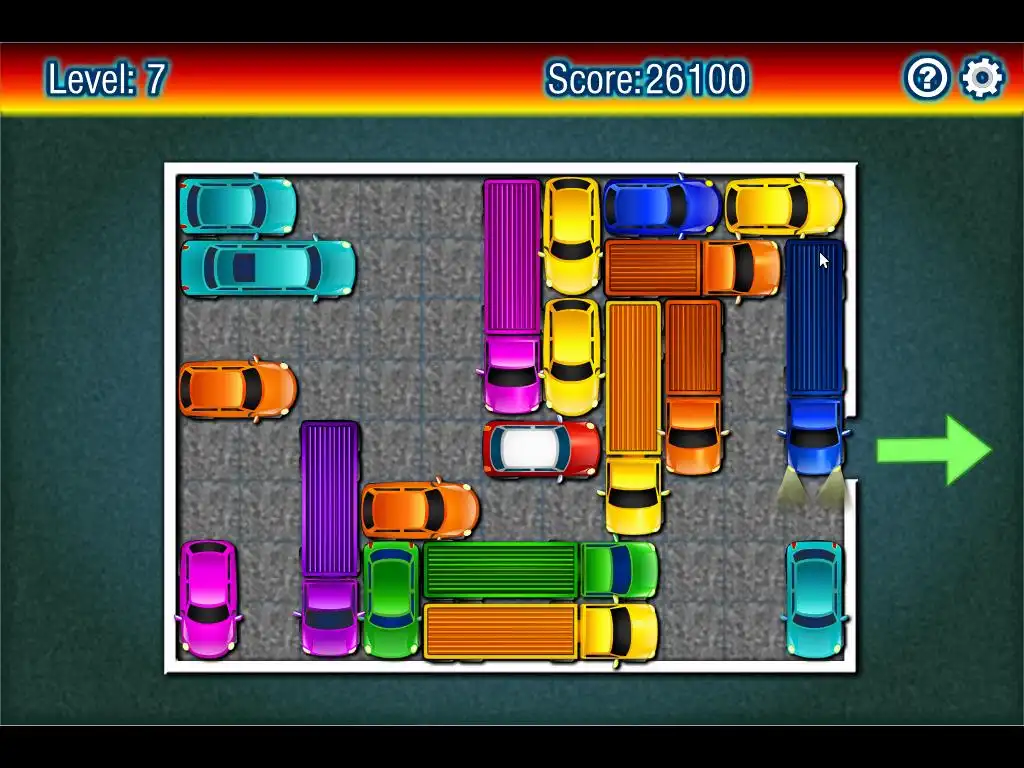Select the red car with white roof
This screenshot has width=1024, height=768.
pyautogui.click(x=541, y=449)
